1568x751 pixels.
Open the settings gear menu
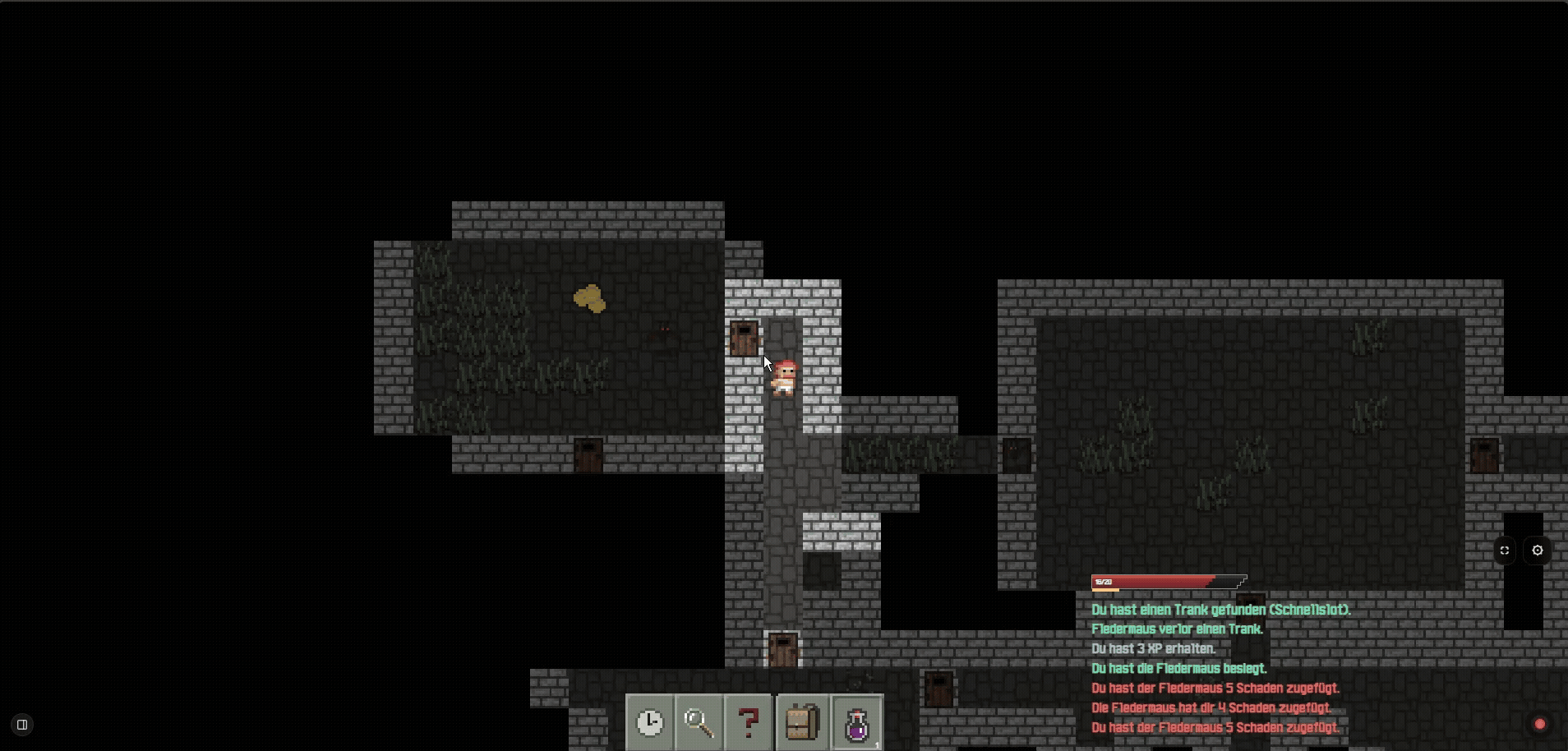[x=1538, y=551]
